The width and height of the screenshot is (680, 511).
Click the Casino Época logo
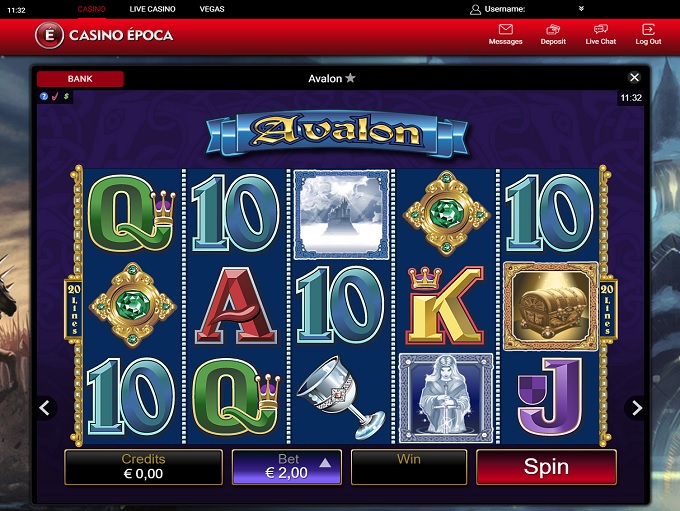point(104,35)
